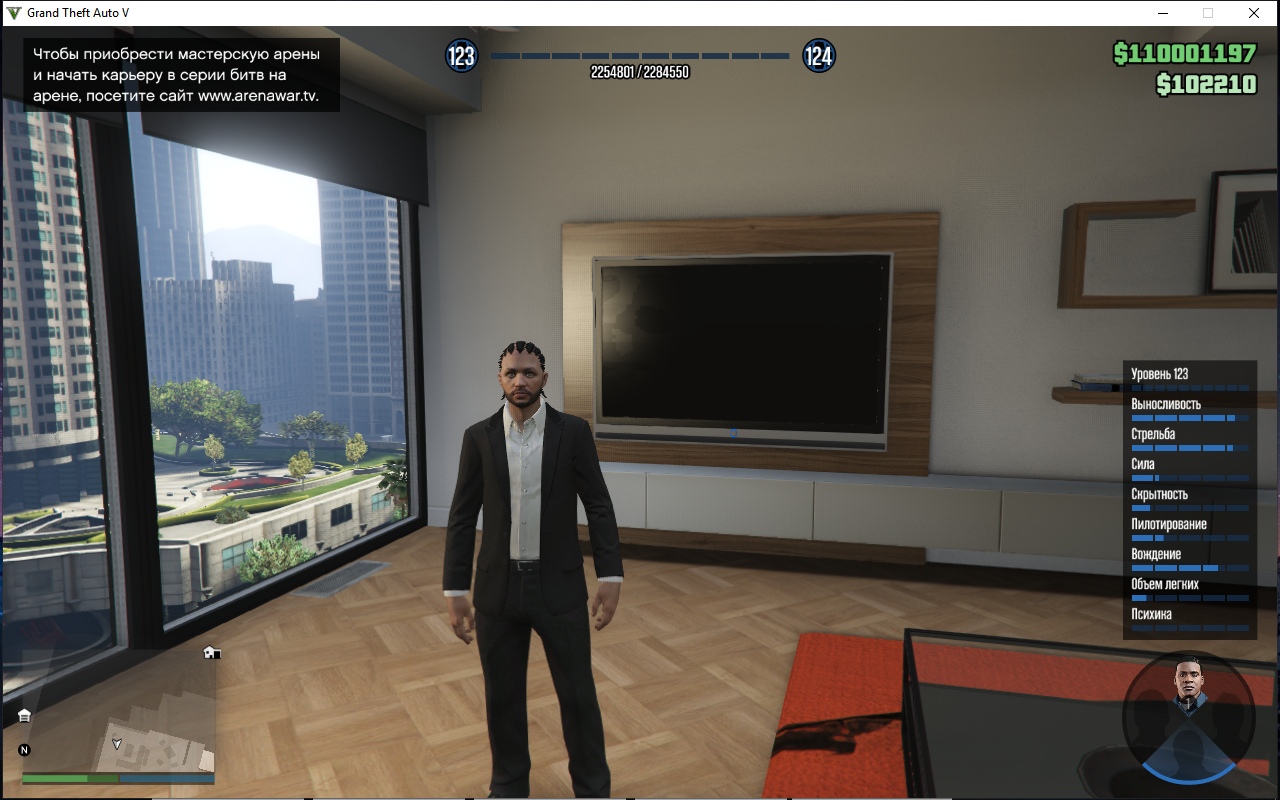1280x800 pixels.
Task: Close the Grand Theft Auto V window
Action: tap(1253, 13)
